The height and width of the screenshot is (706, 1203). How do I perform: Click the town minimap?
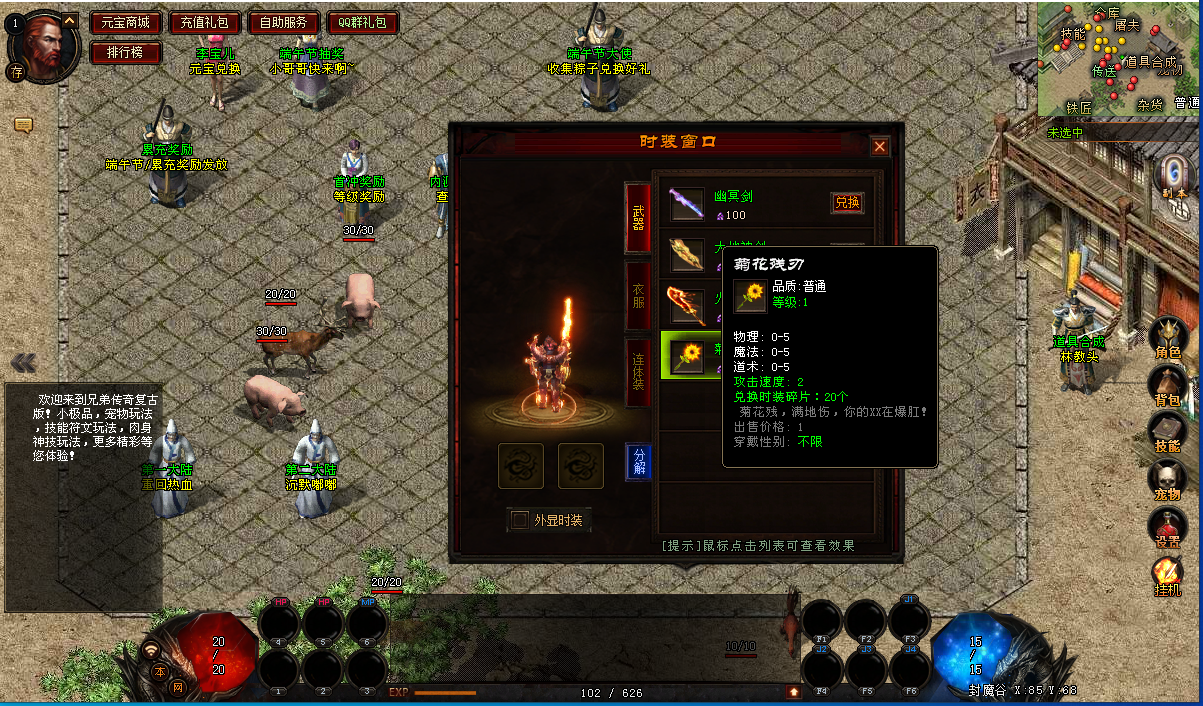point(1118,58)
